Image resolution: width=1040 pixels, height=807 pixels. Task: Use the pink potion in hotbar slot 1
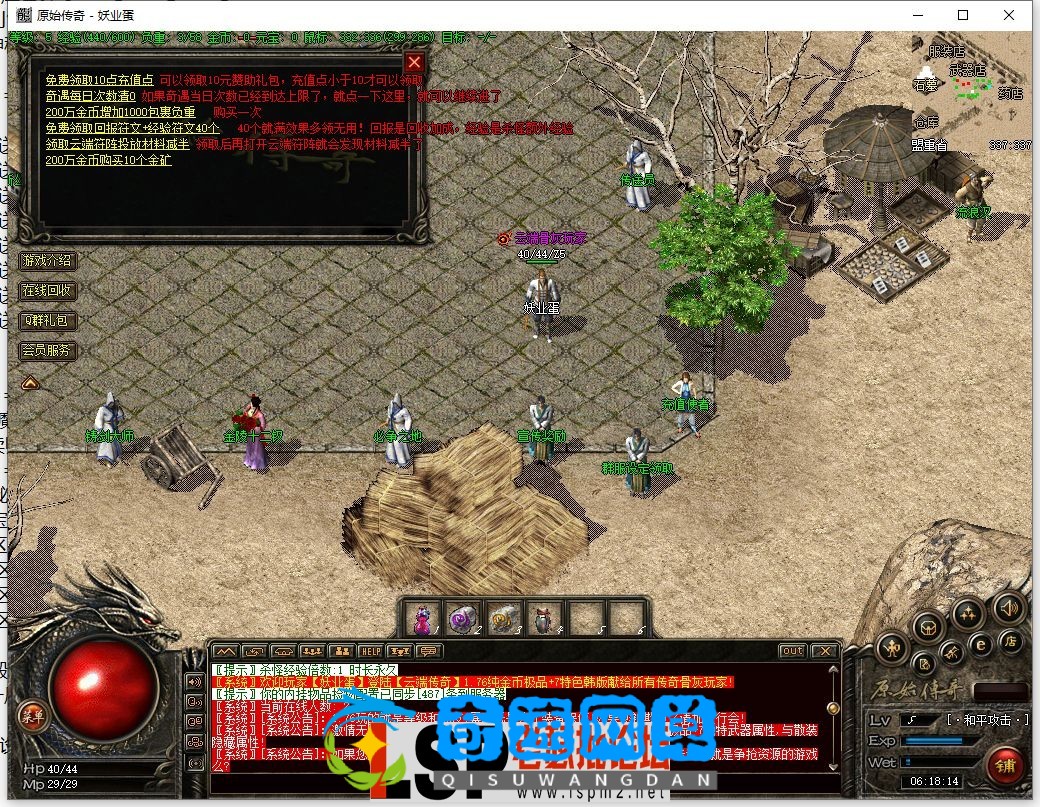point(423,619)
